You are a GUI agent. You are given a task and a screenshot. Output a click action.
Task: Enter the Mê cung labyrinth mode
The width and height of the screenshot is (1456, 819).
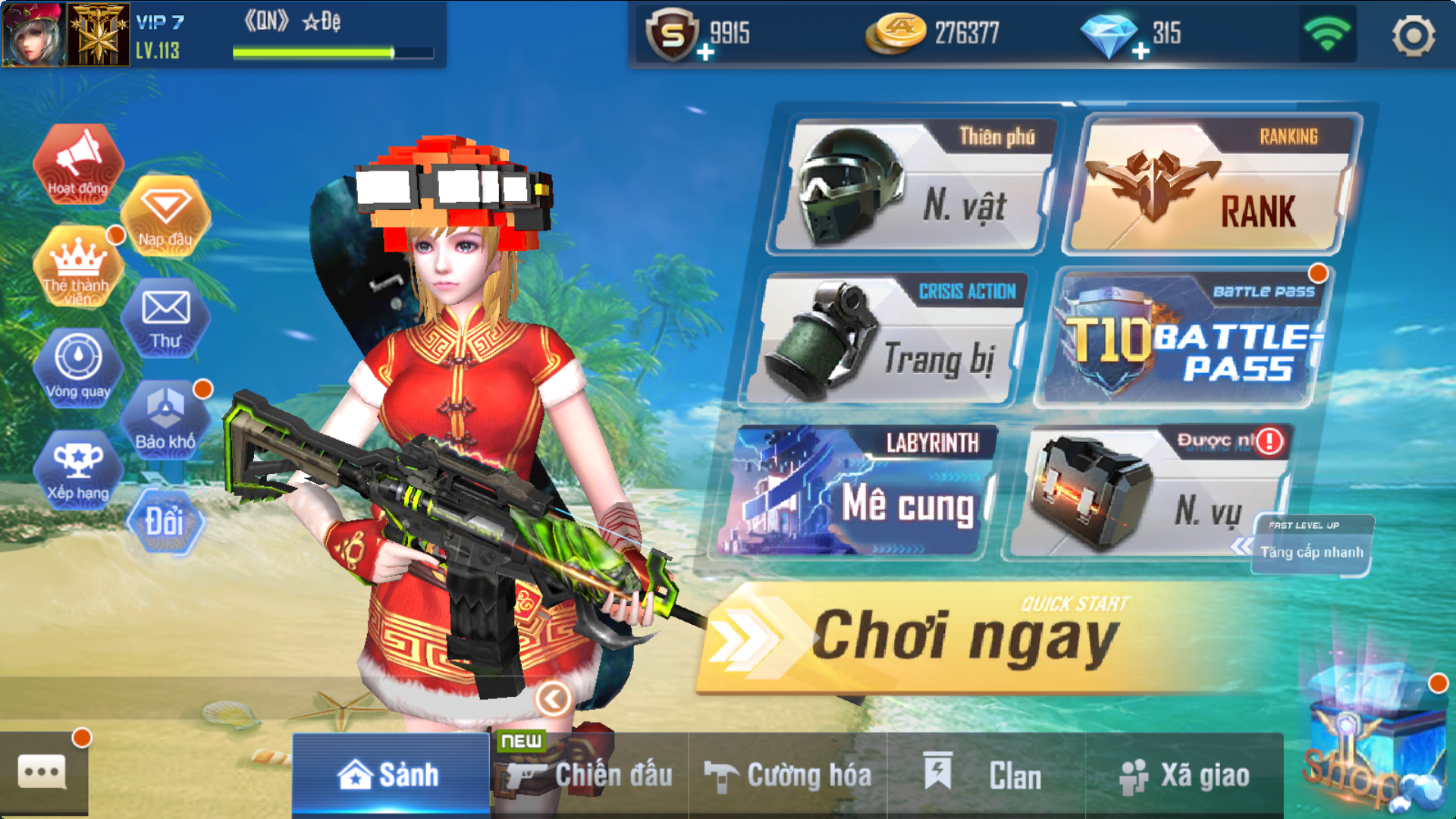tap(857, 493)
